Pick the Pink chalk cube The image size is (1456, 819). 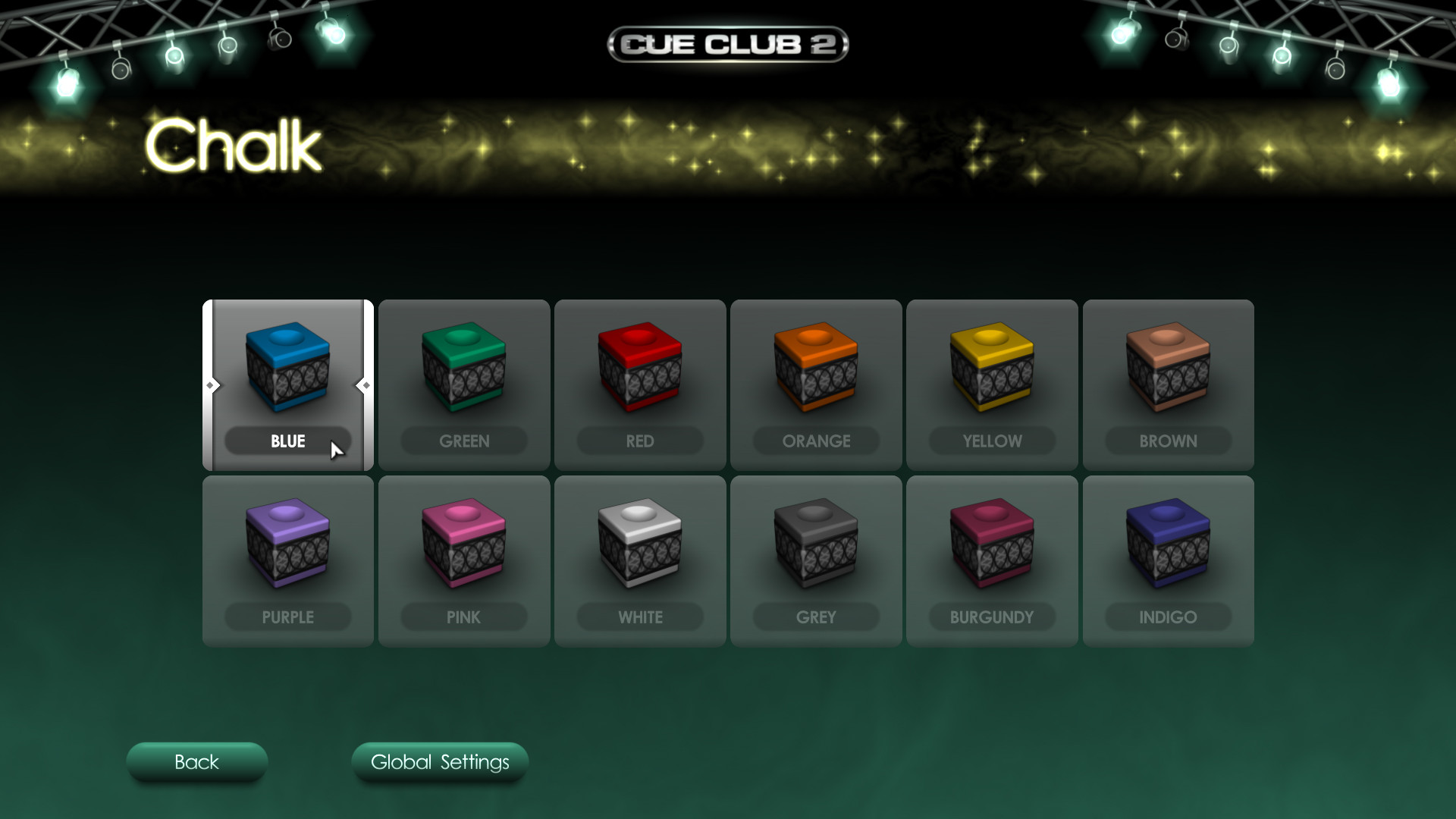tap(463, 548)
